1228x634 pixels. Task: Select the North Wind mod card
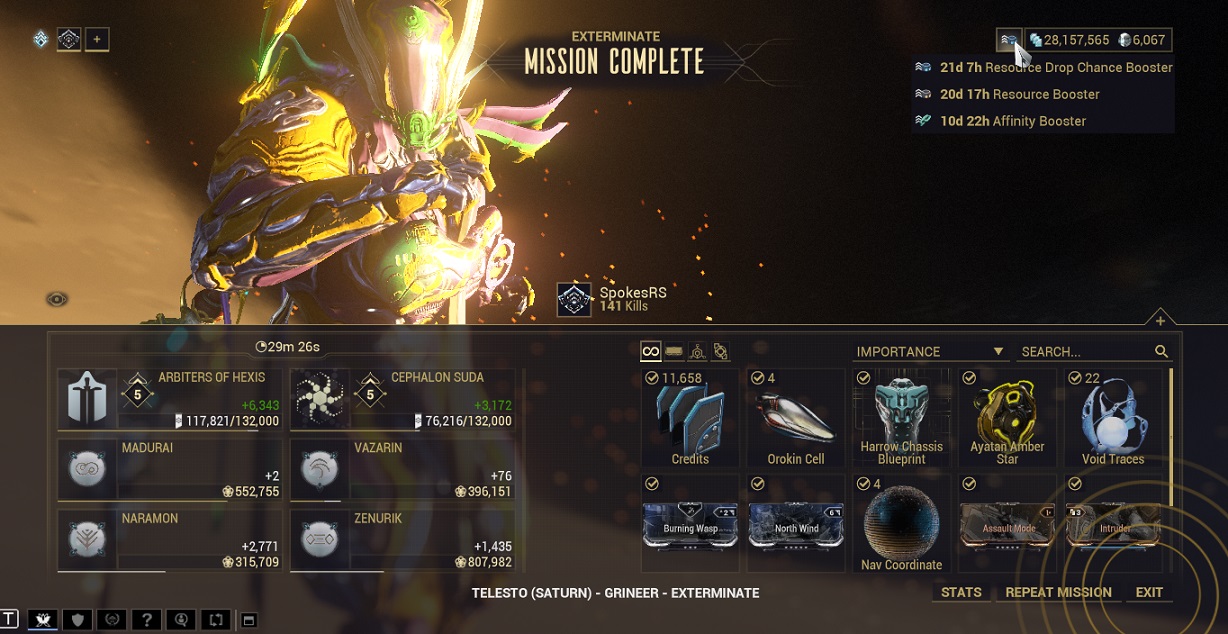click(796, 524)
